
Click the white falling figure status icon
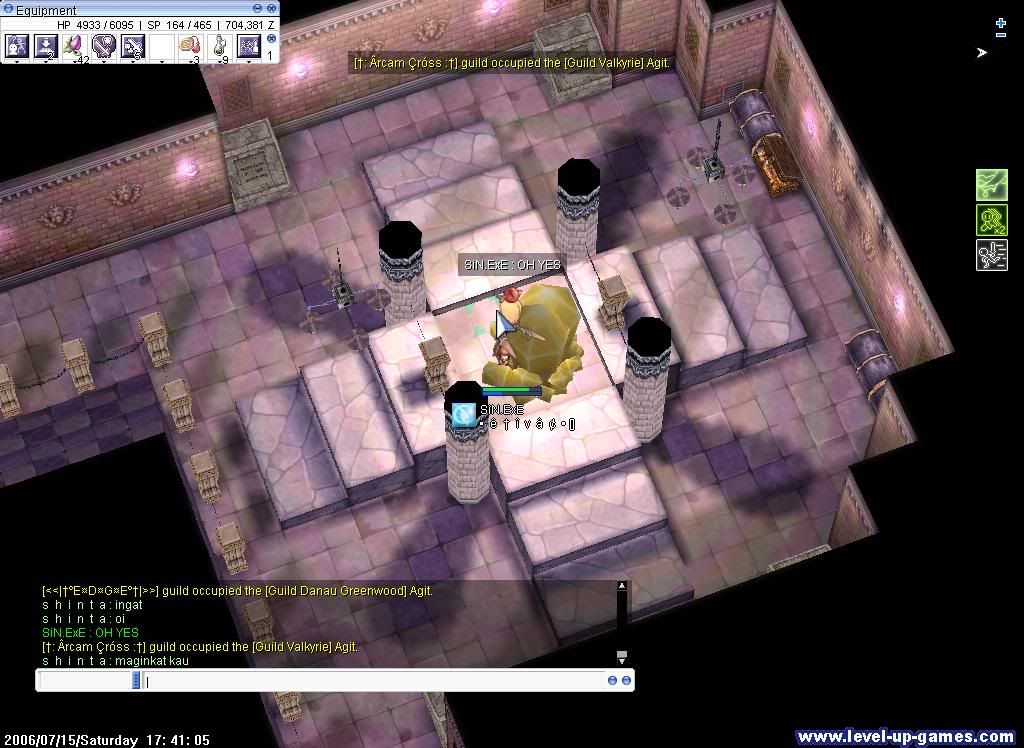[991, 255]
